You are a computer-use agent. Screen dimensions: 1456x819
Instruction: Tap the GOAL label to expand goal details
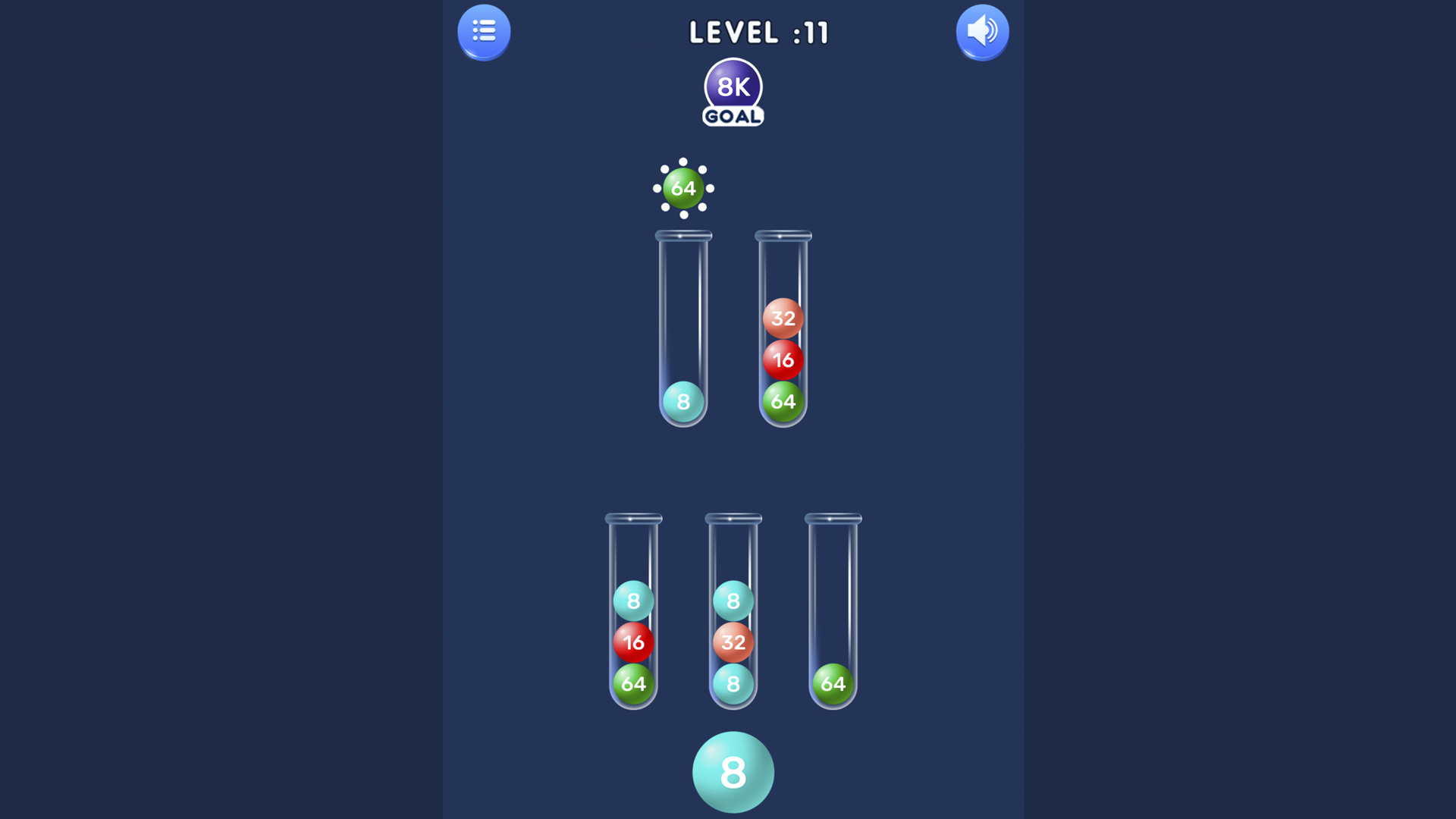click(732, 116)
